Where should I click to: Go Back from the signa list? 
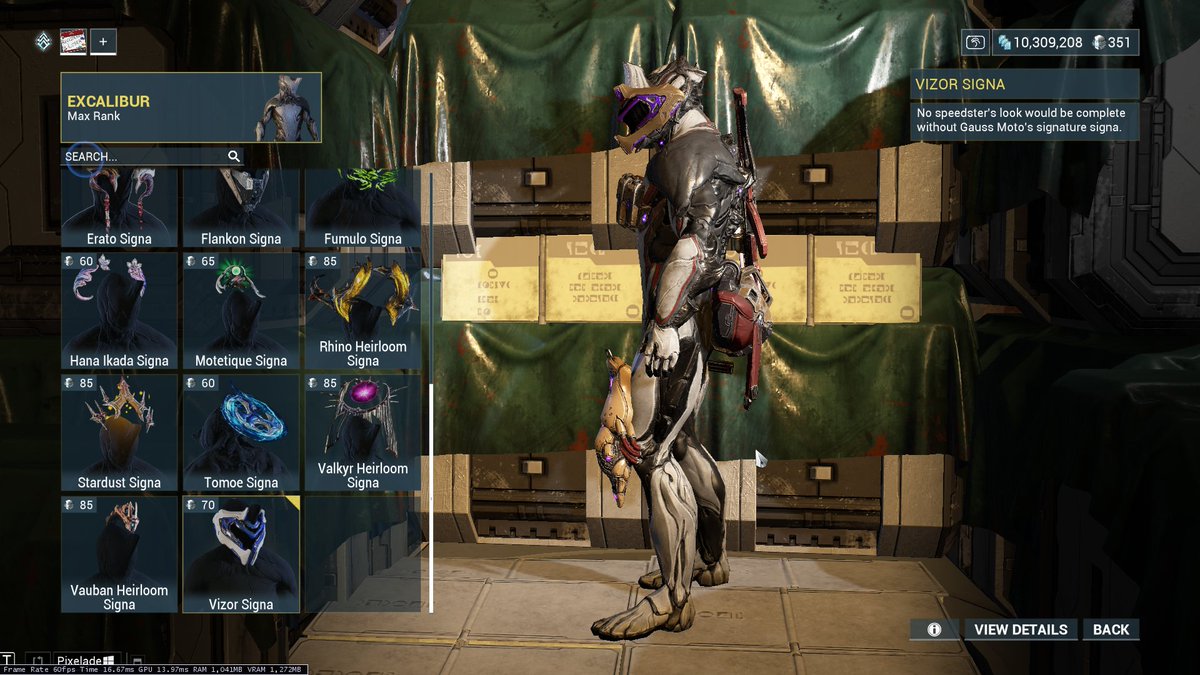pos(1110,630)
